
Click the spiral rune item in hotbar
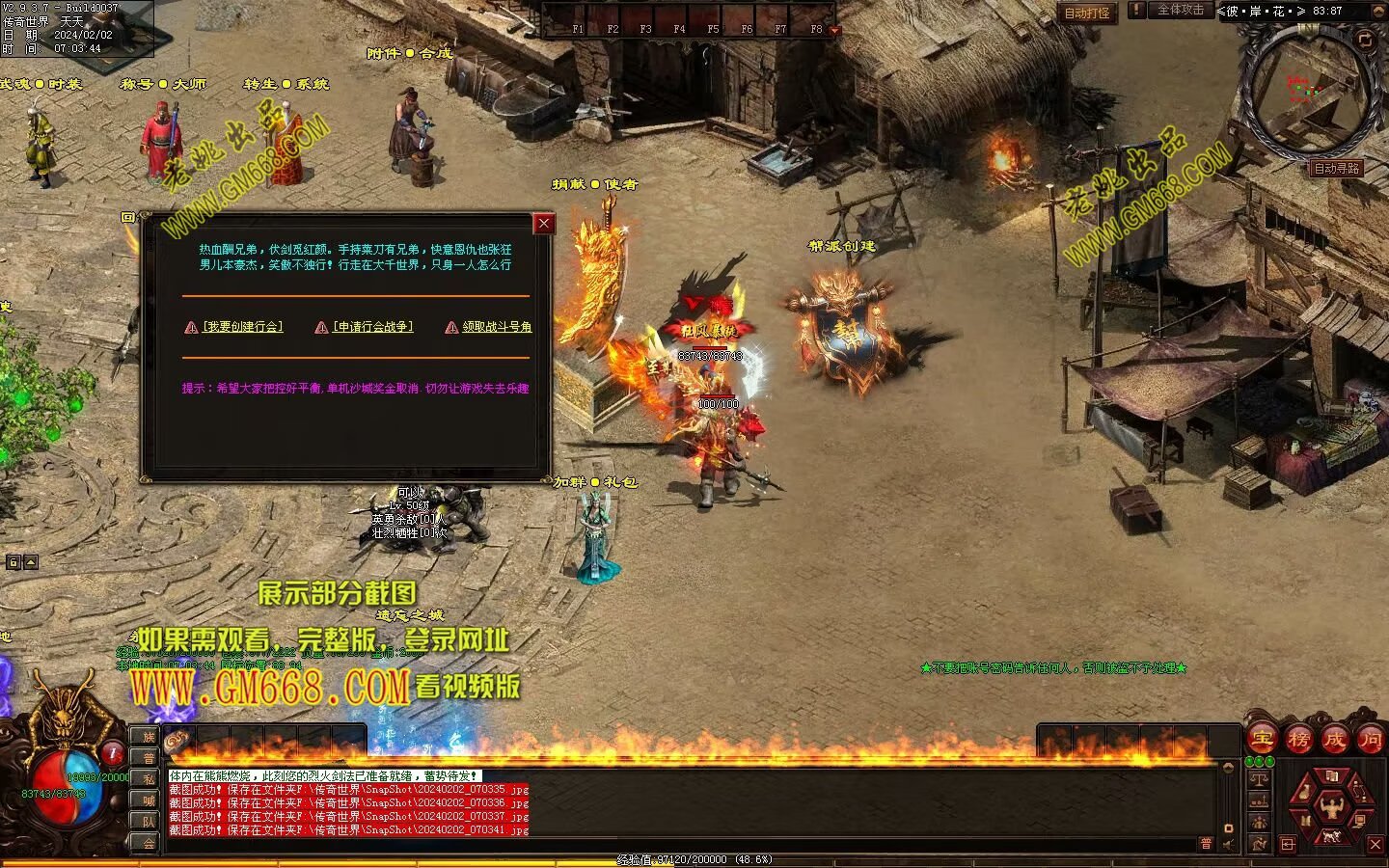click(x=177, y=741)
